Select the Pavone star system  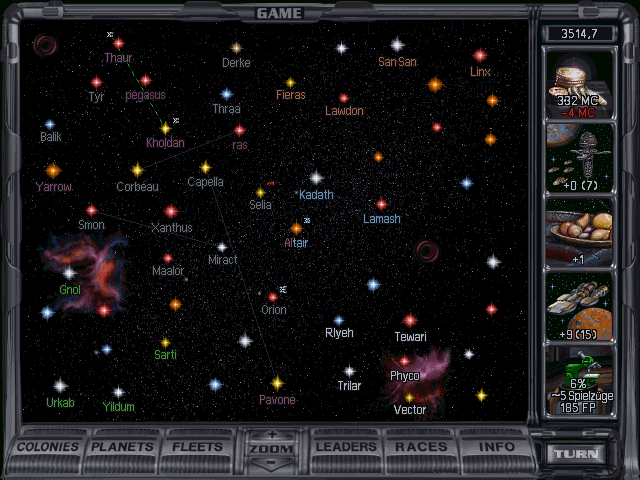pyautogui.click(x=277, y=383)
